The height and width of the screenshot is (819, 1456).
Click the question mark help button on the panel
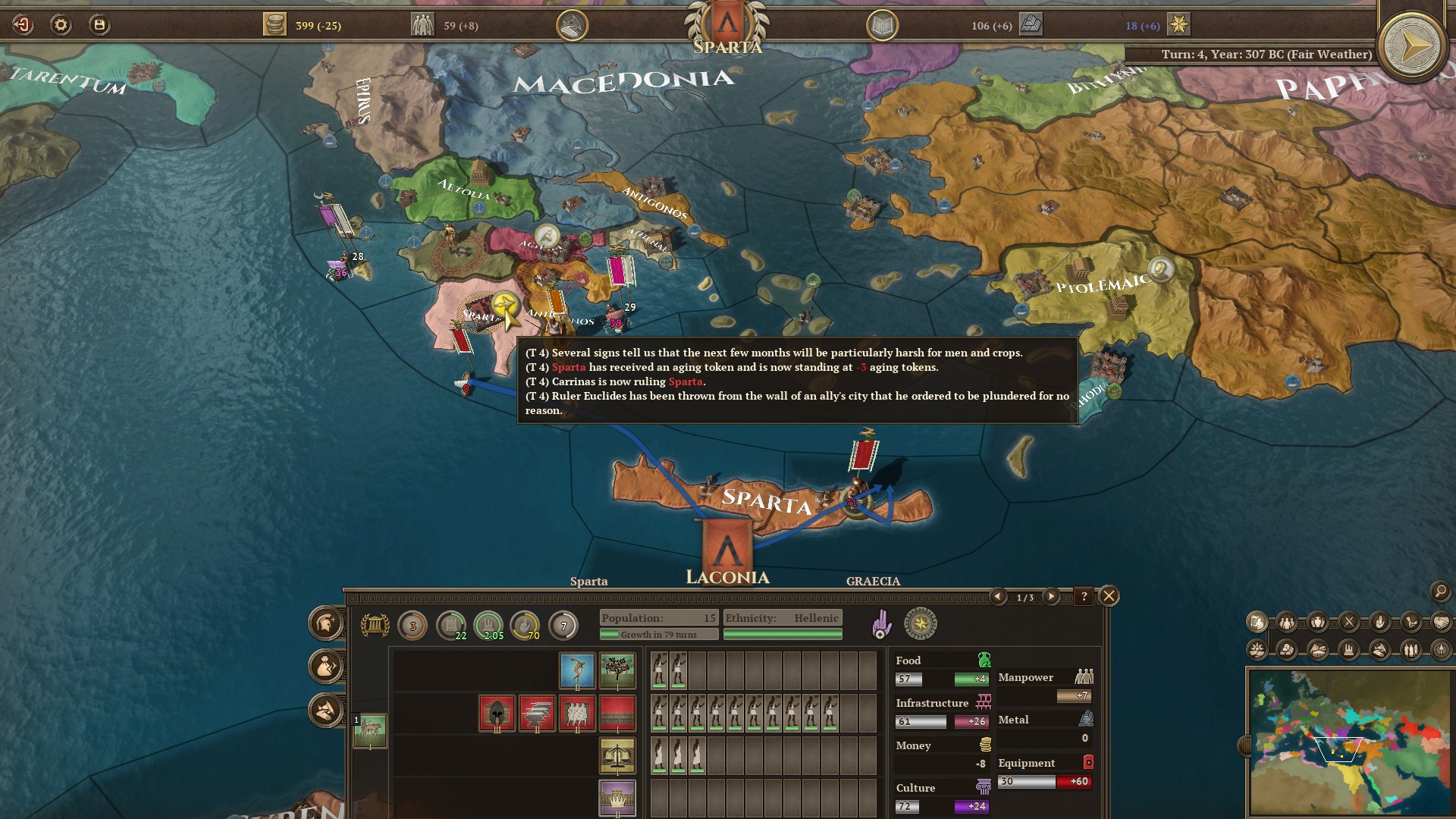1084,598
